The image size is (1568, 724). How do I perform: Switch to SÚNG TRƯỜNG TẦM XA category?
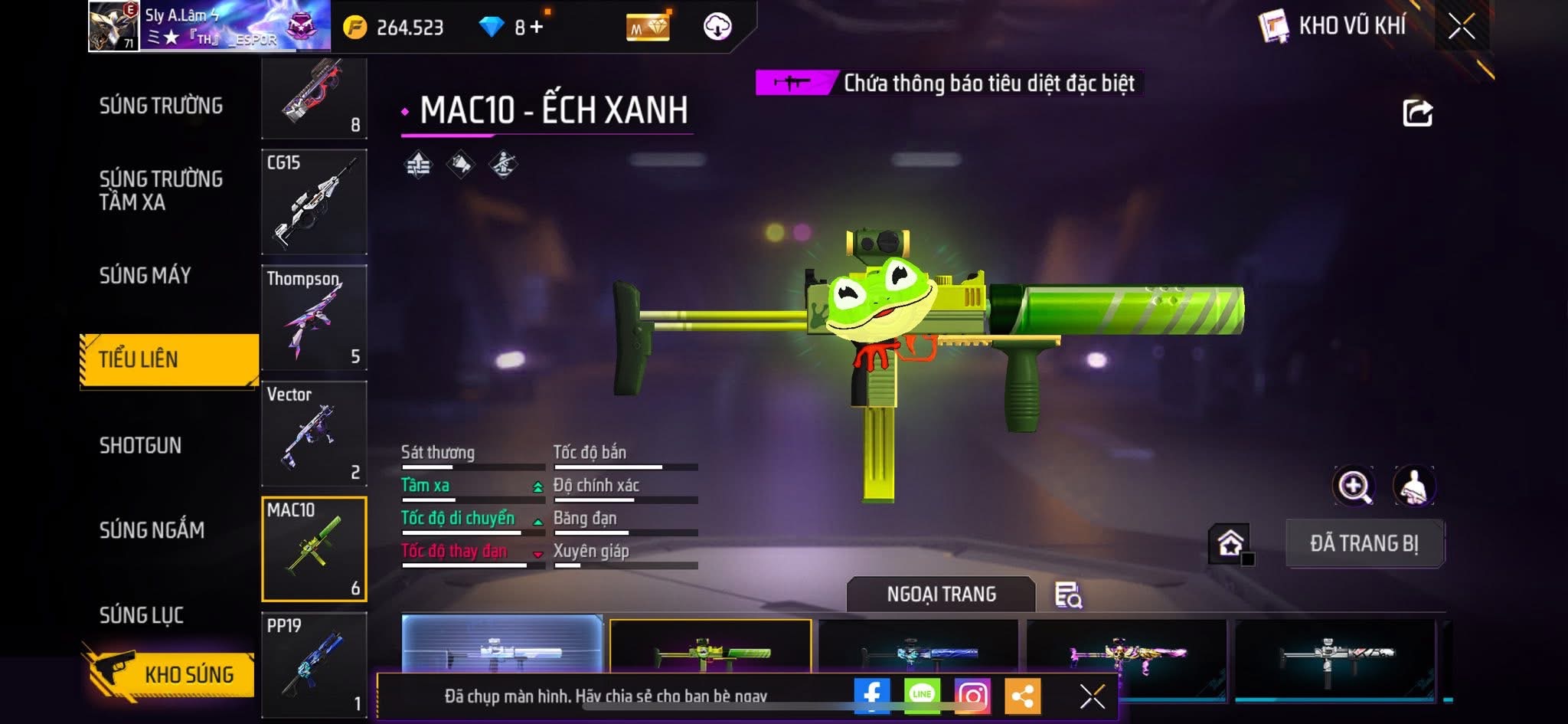(161, 190)
